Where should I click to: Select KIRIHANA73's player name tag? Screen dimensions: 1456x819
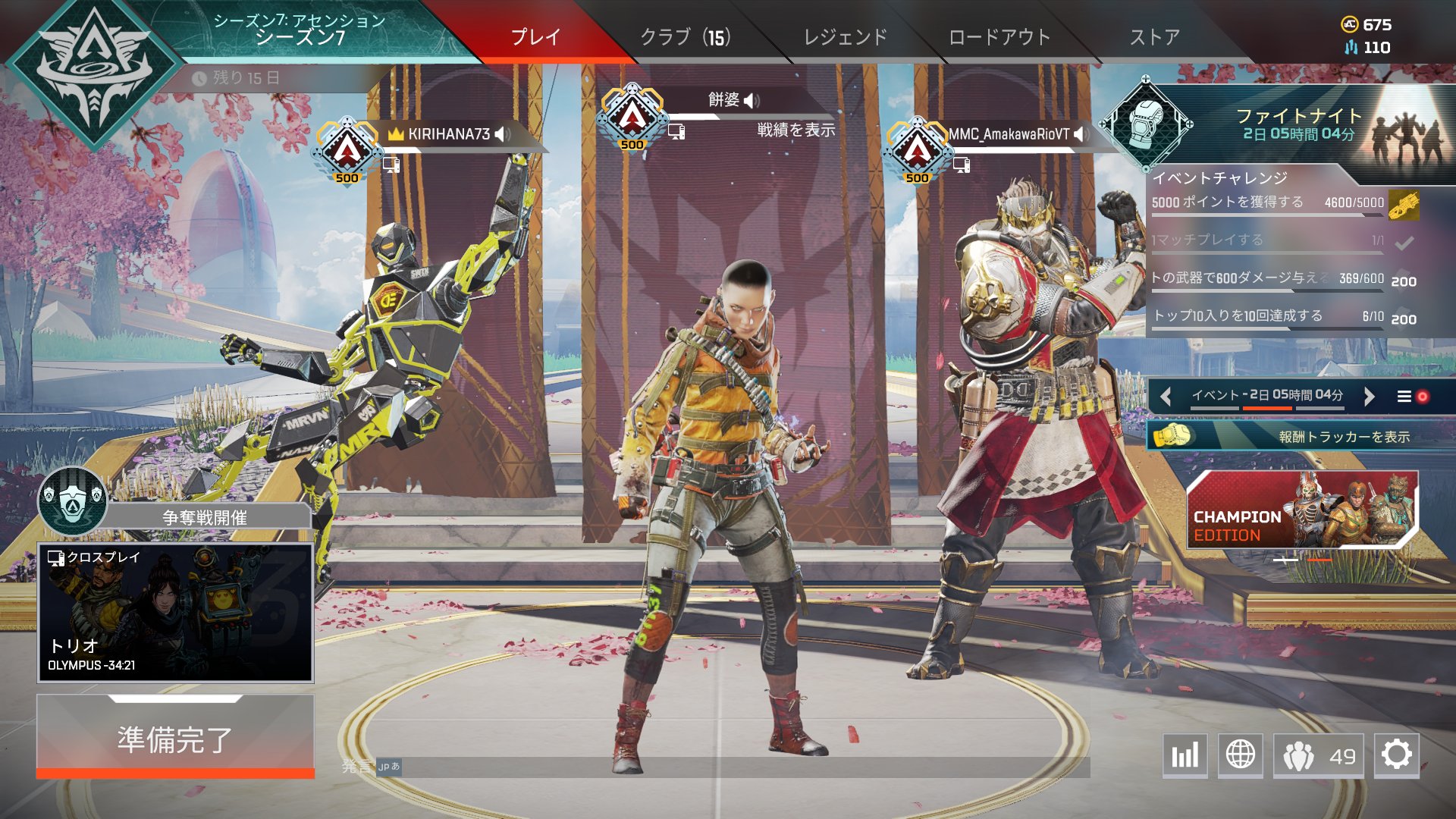[x=449, y=134]
